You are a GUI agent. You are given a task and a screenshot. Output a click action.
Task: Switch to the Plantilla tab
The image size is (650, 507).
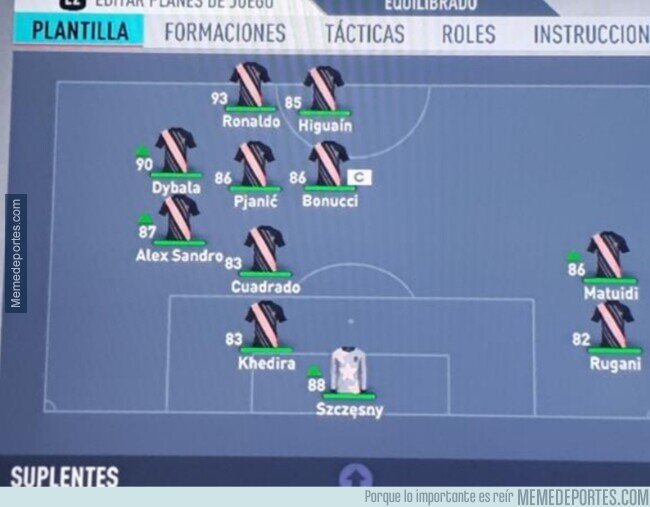point(80,31)
